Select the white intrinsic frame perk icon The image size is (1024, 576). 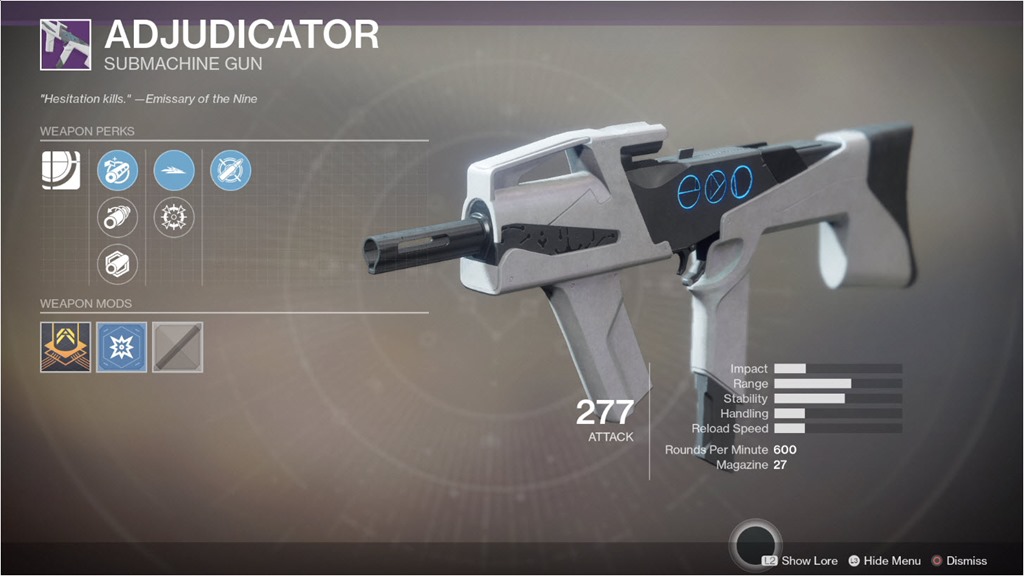pos(60,171)
